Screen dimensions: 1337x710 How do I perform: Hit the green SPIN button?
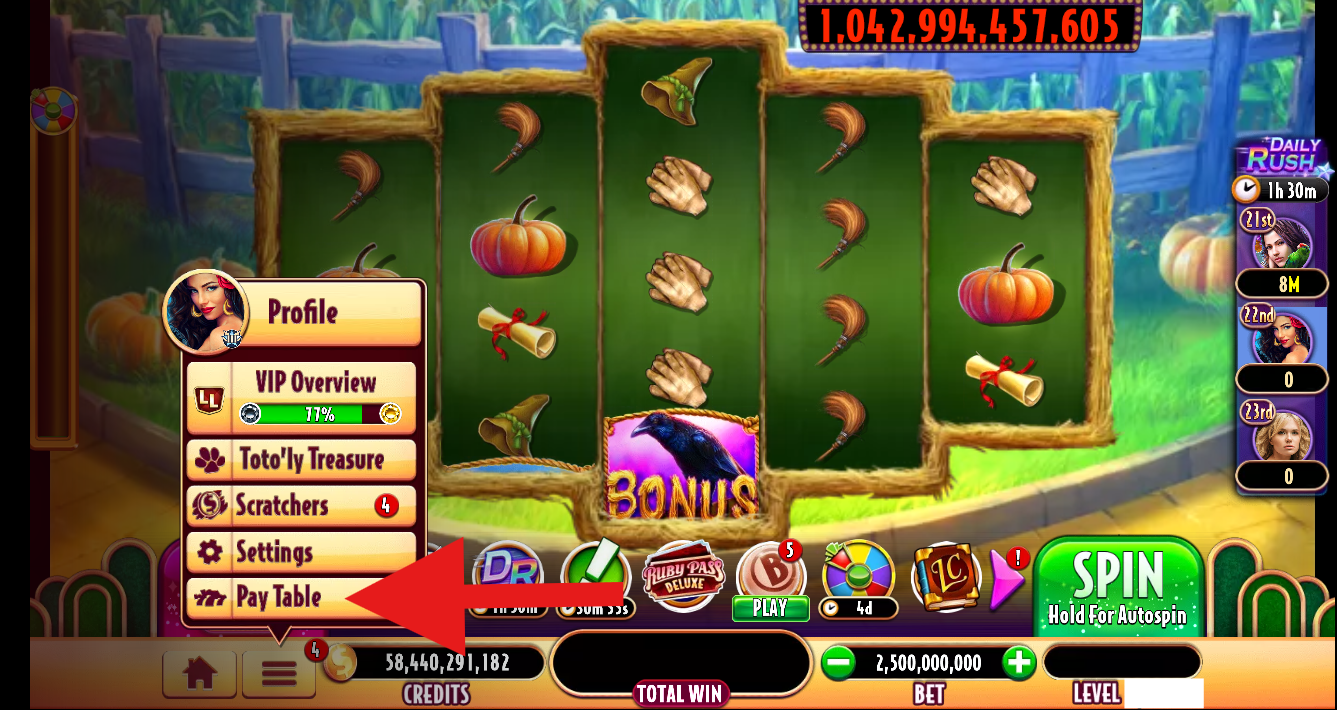[1117, 586]
